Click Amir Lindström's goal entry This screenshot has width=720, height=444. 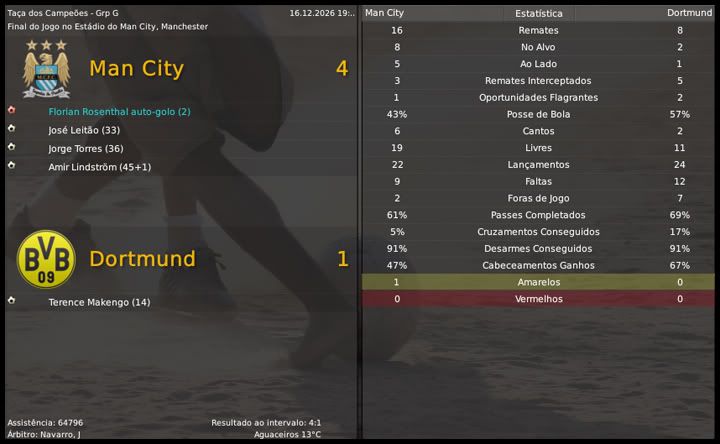pos(99,166)
